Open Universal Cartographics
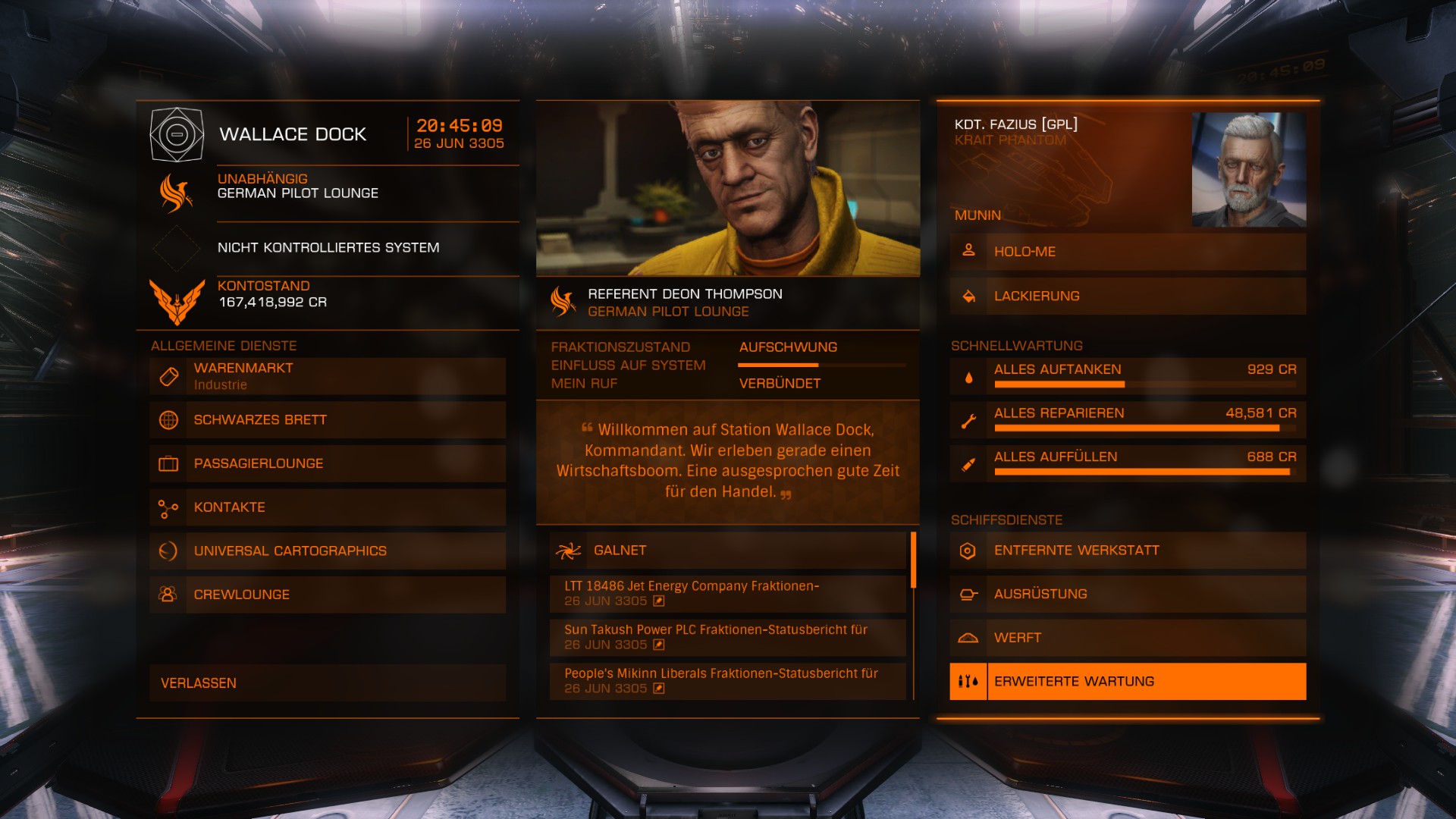The image size is (1456, 819). tap(328, 551)
